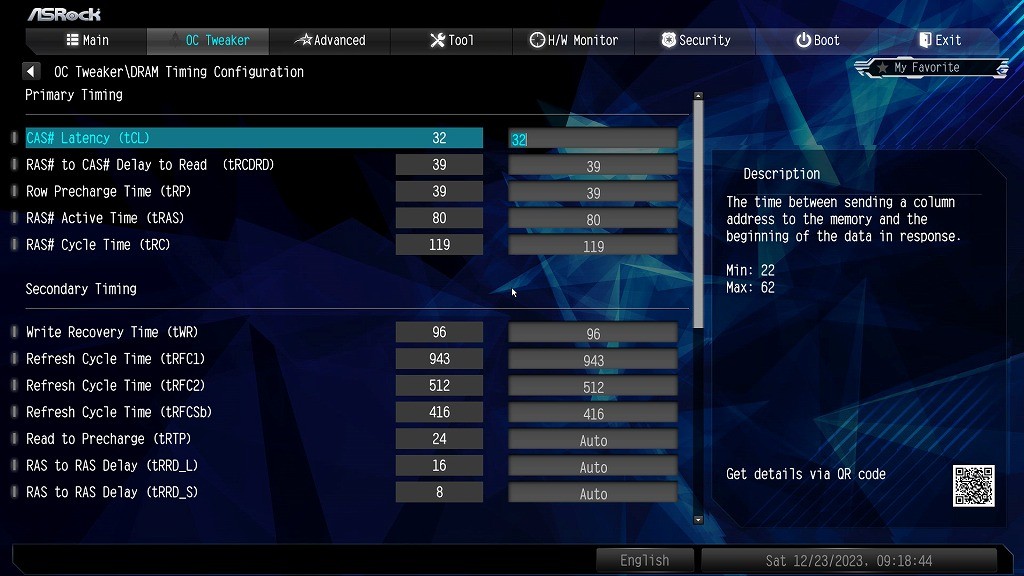Open the My Favorite panel
This screenshot has width=1024, height=576.
point(932,68)
